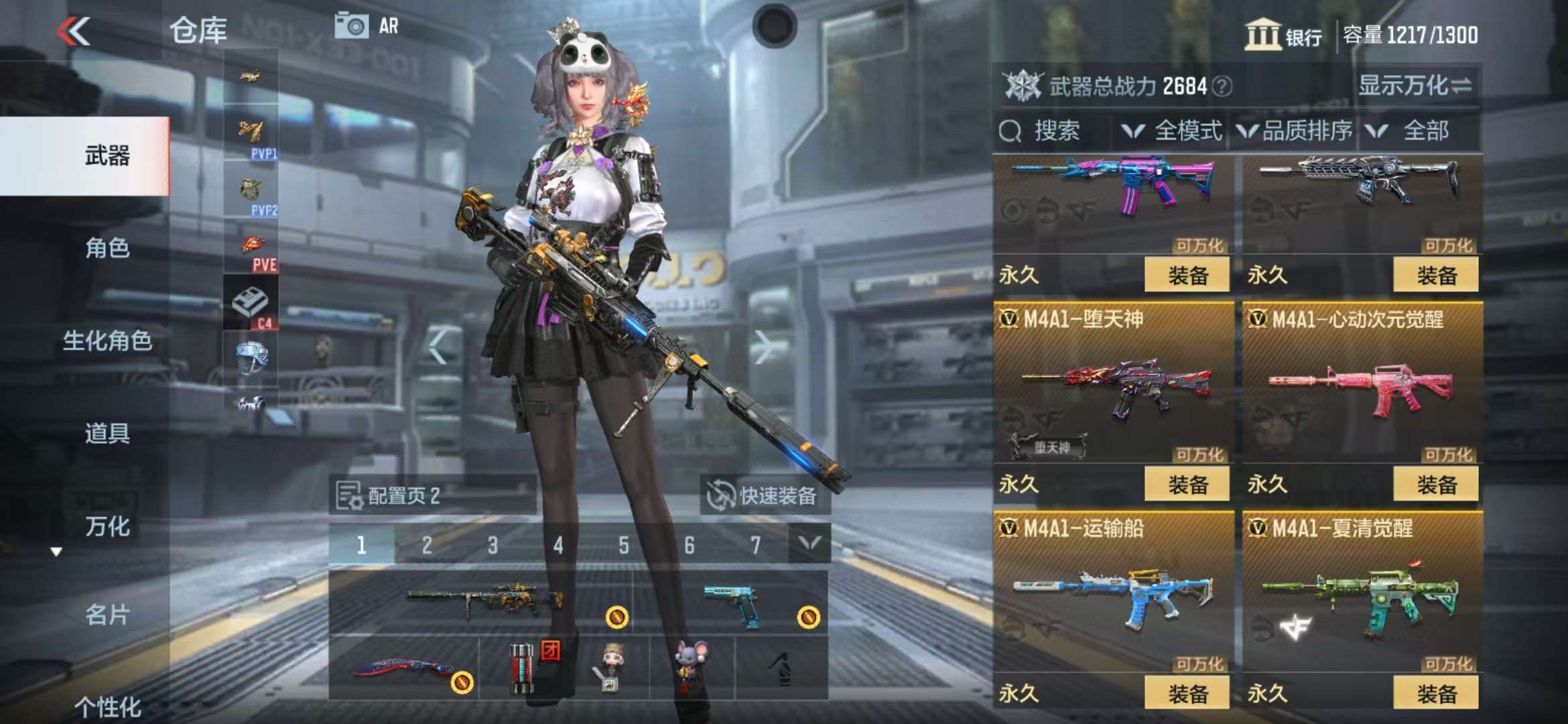Switch to the 生化角色 tab
The height and width of the screenshot is (724, 1568).
(107, 341)
